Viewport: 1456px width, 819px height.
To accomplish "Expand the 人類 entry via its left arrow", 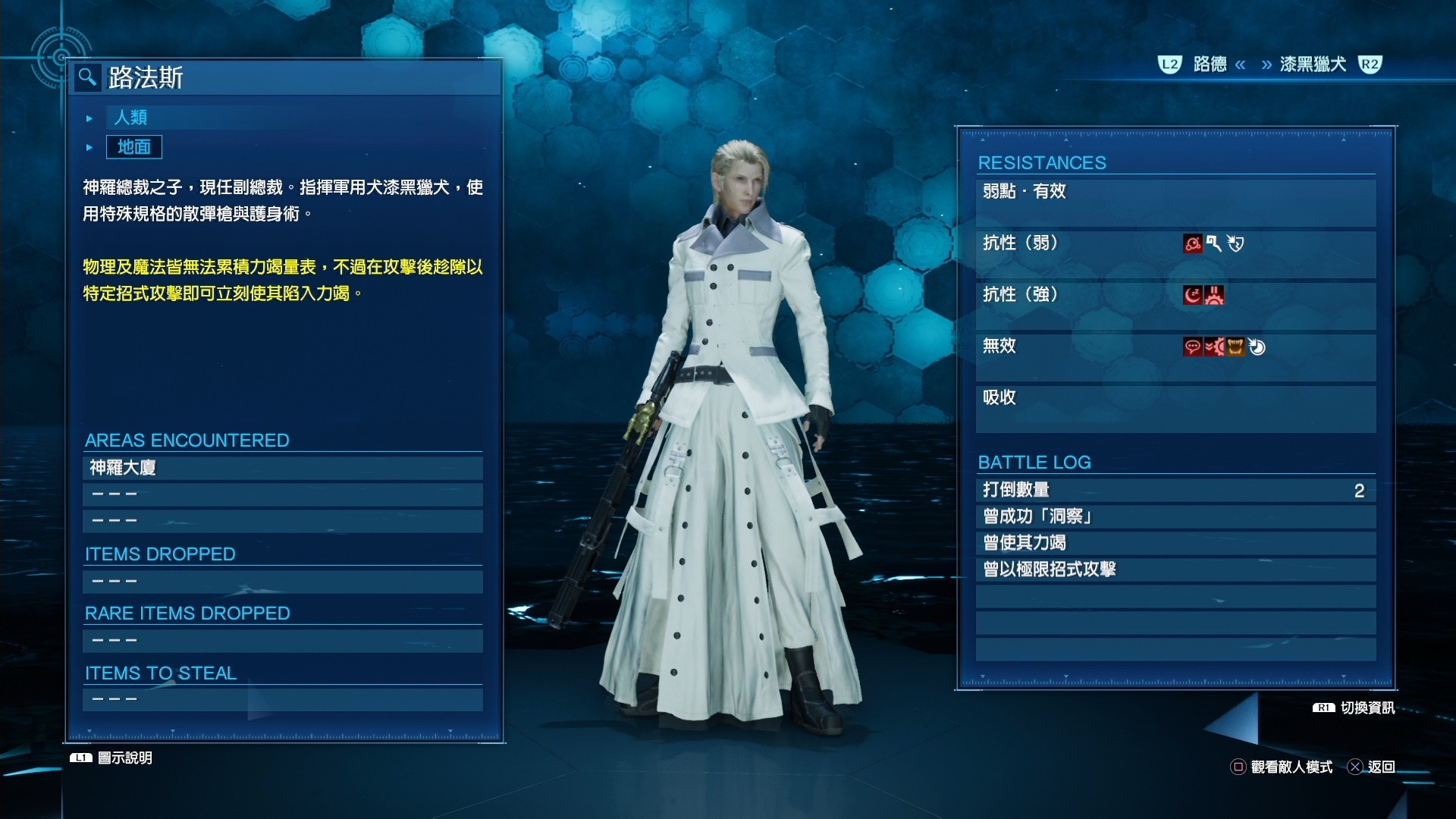I will point(89,118).
